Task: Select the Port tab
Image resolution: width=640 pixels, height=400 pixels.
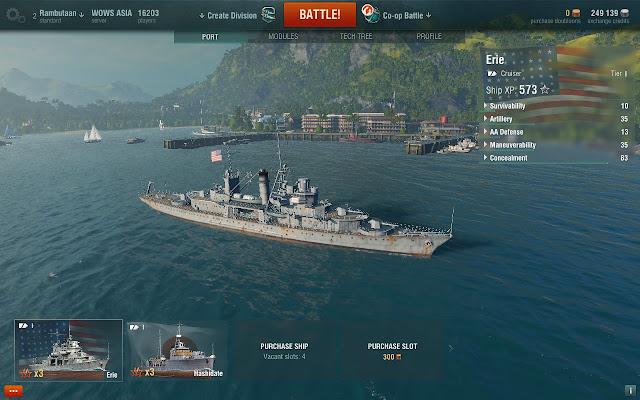Action: pos(210,36)
